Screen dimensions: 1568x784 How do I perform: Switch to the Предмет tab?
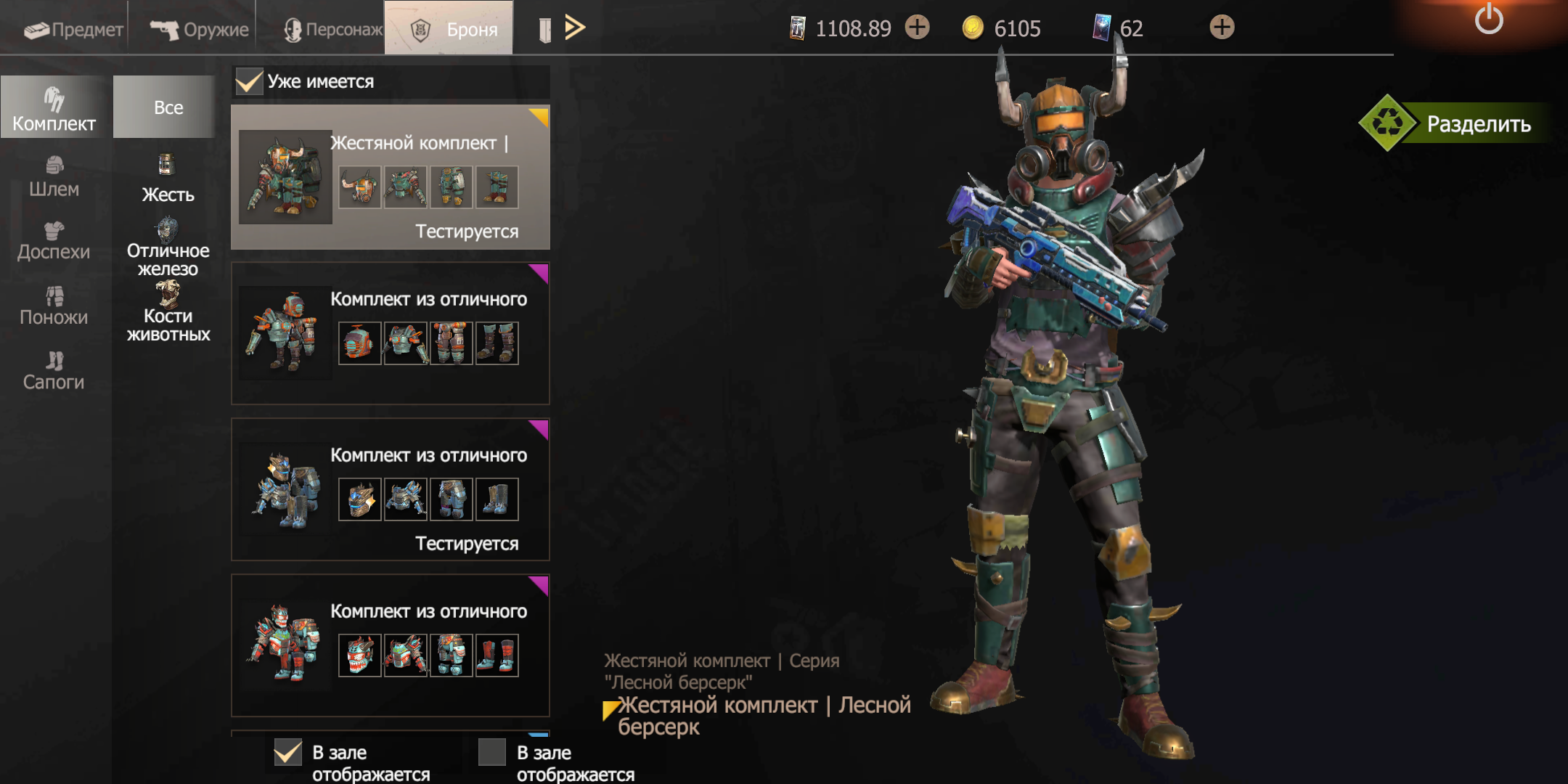click(x=73, y=29)
